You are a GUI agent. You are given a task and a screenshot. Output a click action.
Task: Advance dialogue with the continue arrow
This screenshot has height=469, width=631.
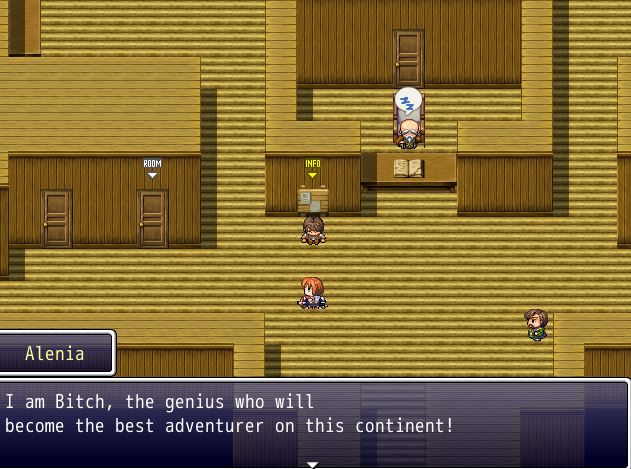(x=313, y=463)
